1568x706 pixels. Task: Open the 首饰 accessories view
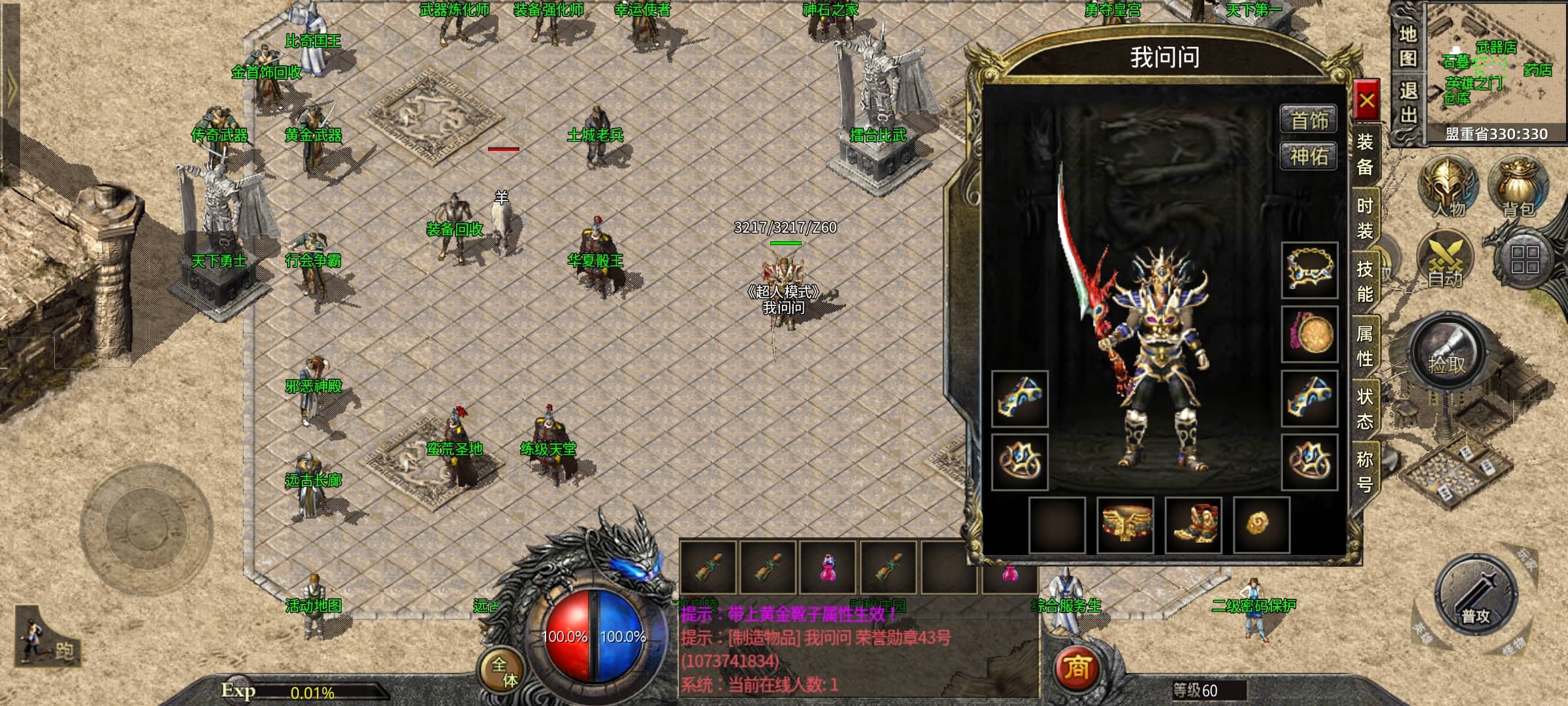coord(1309,120)
